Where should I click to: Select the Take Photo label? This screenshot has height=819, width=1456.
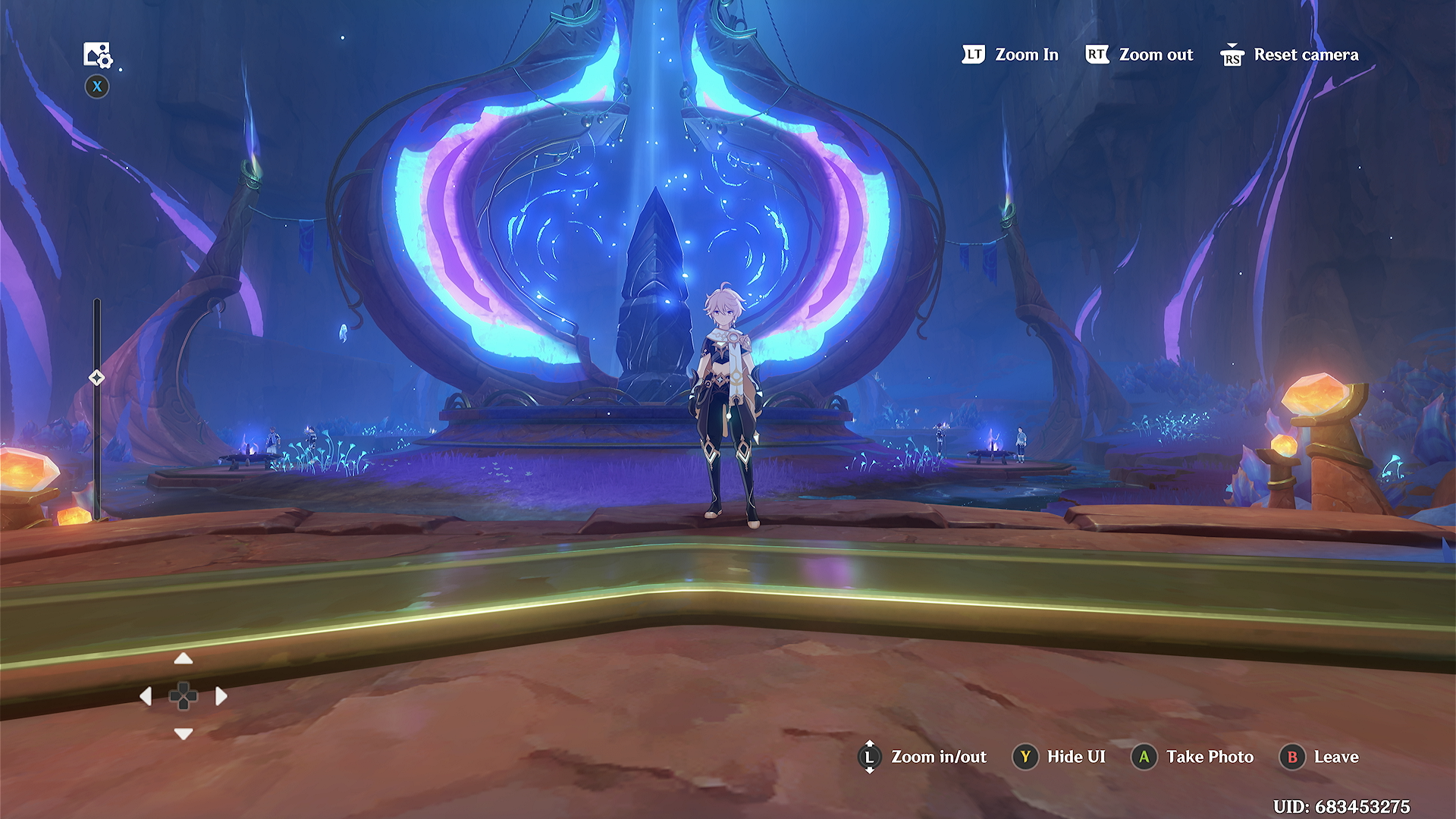(1210, 757)
